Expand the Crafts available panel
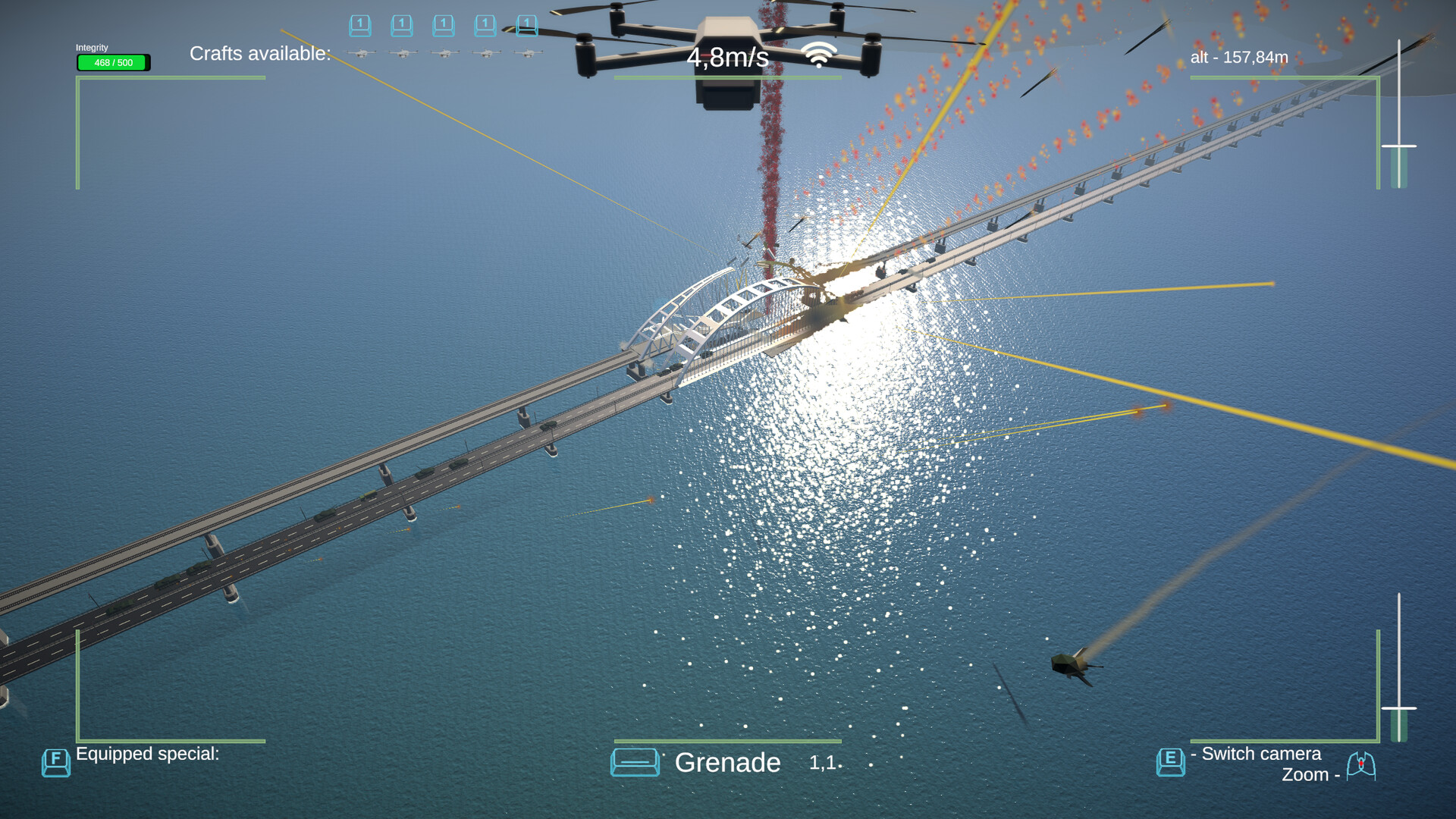Image resolution: width=1456 pixels, height=819 pixels. [x=261, y=54]
